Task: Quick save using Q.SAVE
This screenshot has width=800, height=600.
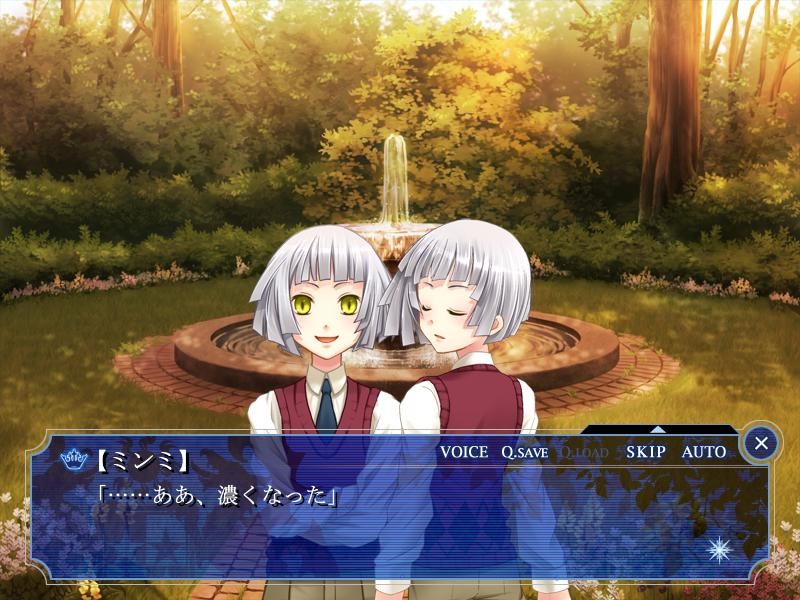Action: coord(524,452)
